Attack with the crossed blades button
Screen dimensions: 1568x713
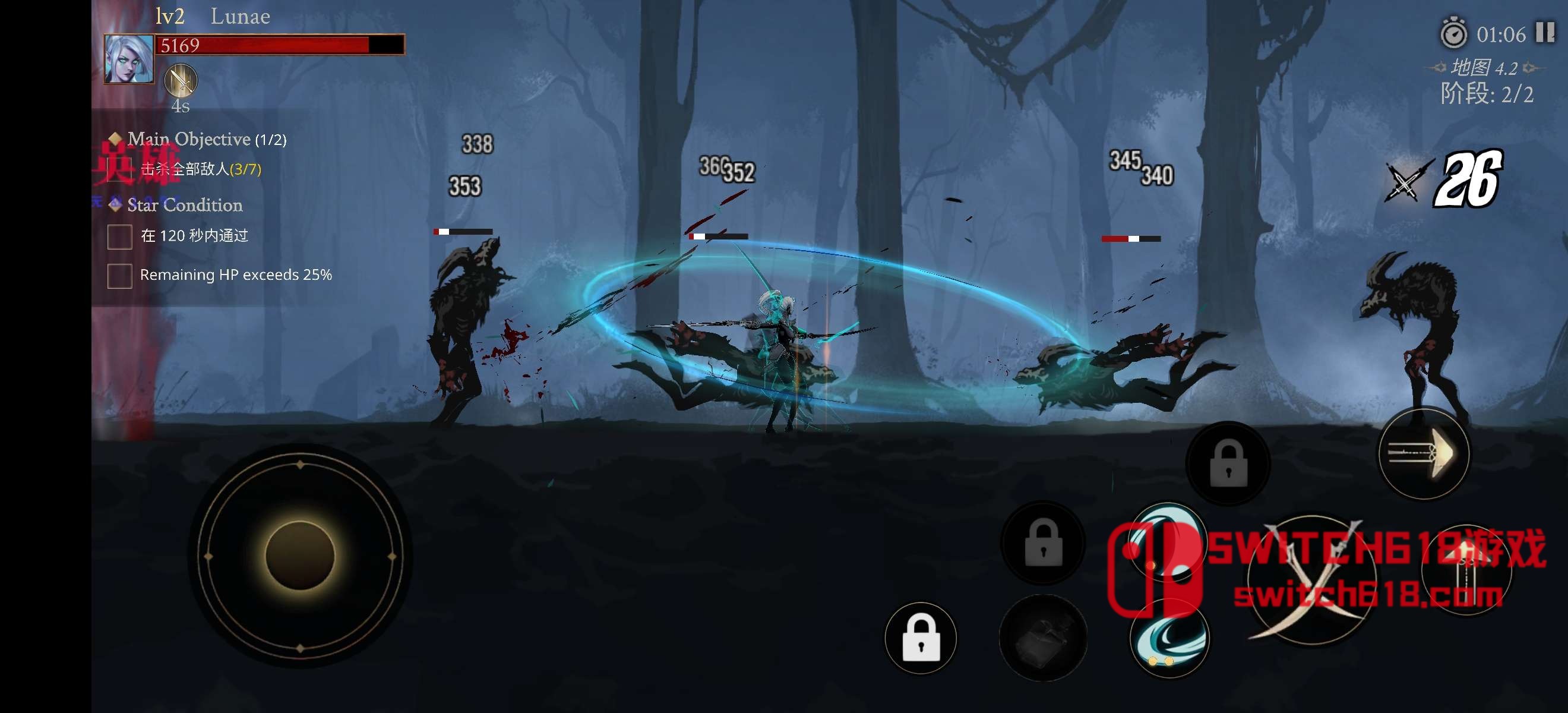pos(1312,579)
